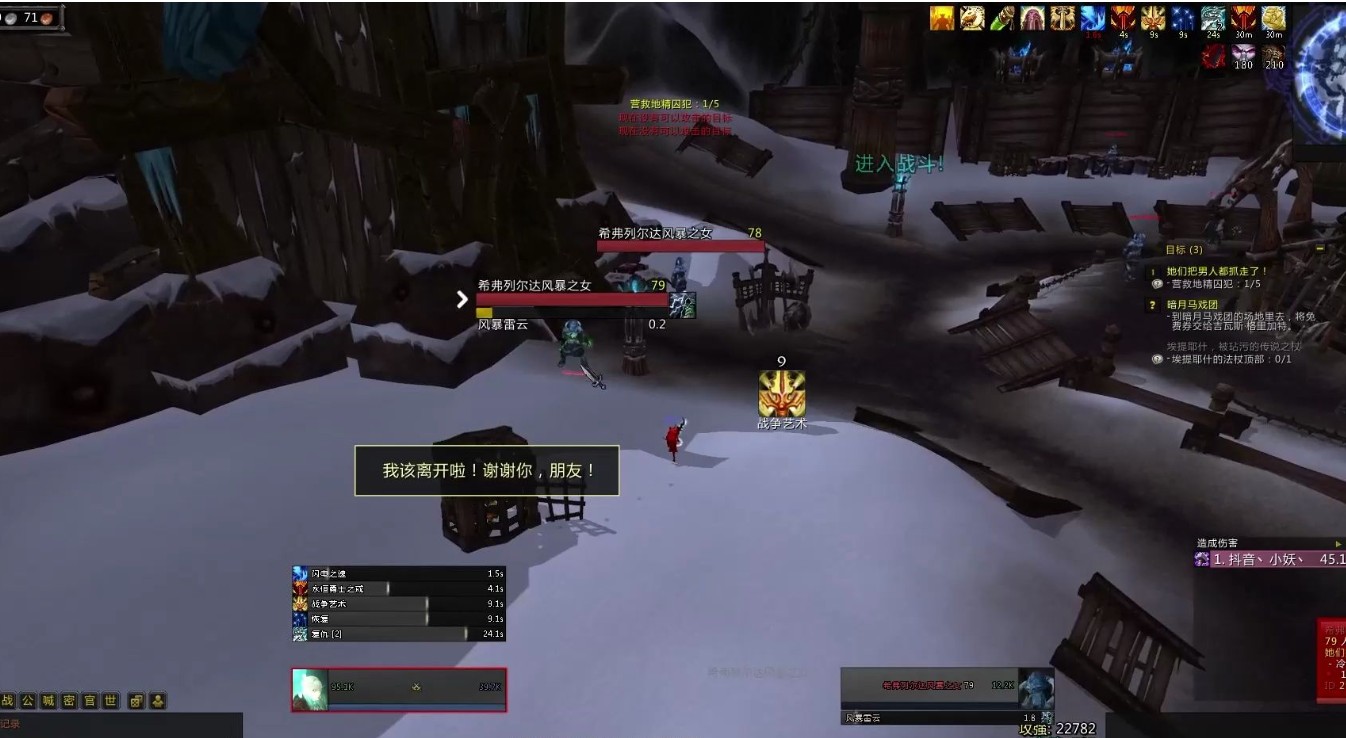Switch to the 公 guild chat channel
This screenshot has height=738, width=1346.
click(28, 701)
